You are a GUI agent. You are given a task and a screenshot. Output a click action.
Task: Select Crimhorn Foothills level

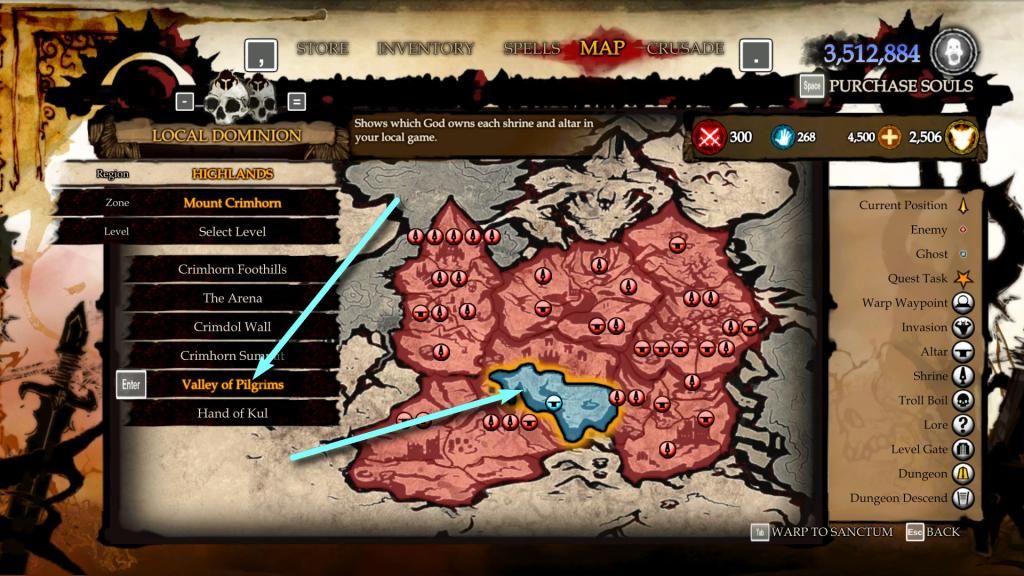(x=232, y=269)
